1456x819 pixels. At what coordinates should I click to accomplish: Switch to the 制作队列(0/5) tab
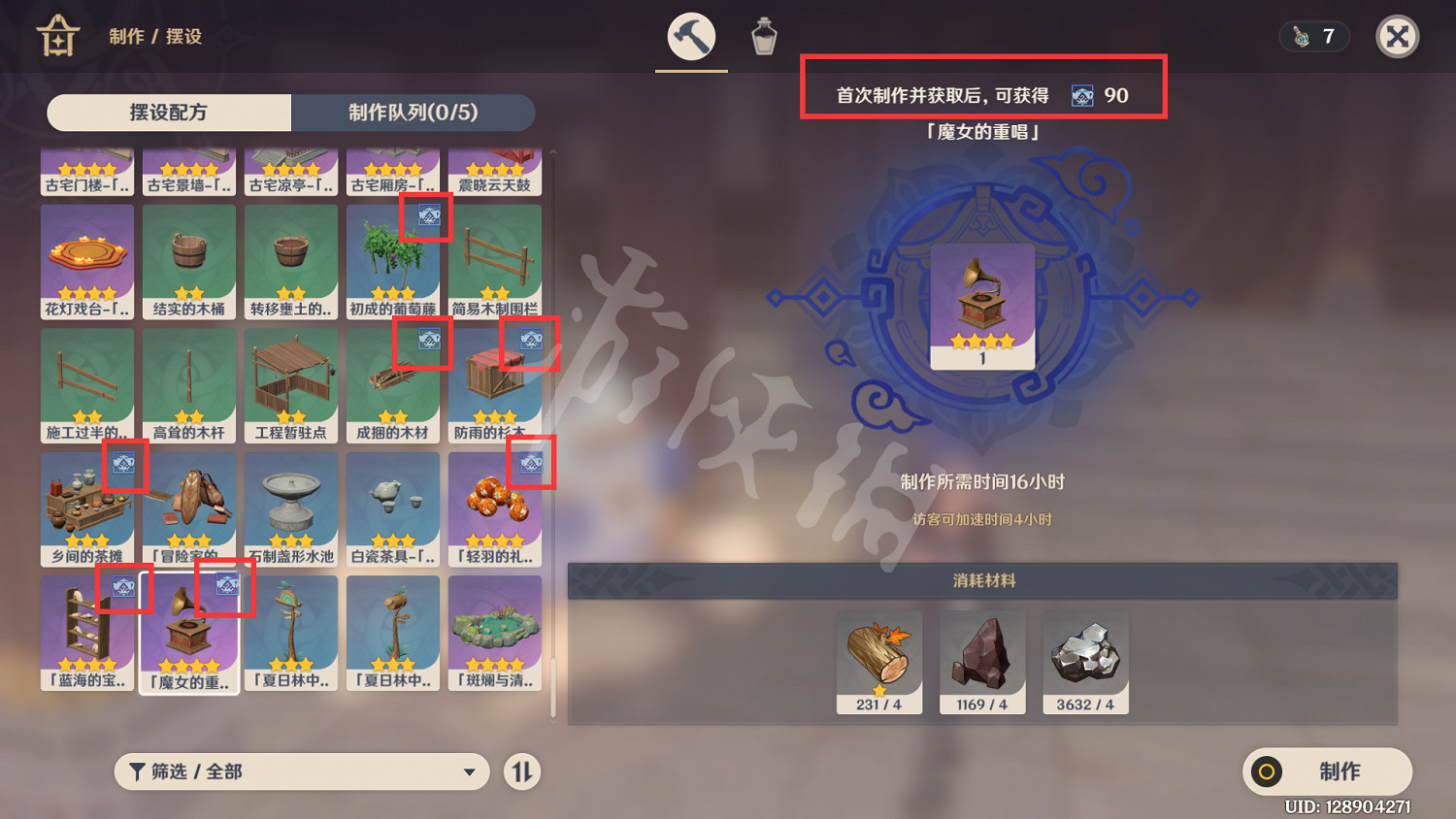[412, 113]
